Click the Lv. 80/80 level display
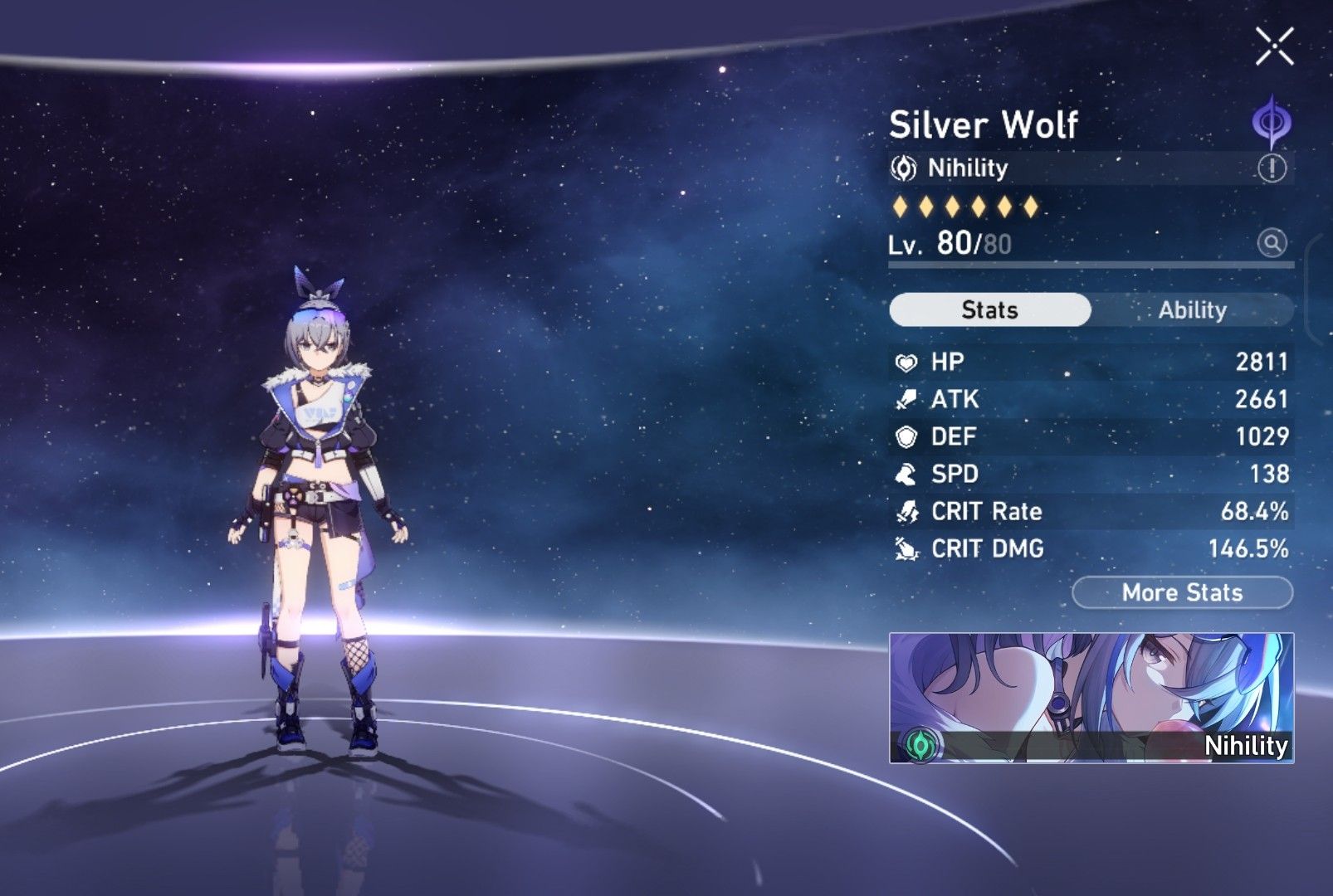Viewport: 1333px width, 896px height. pos(950,241)
